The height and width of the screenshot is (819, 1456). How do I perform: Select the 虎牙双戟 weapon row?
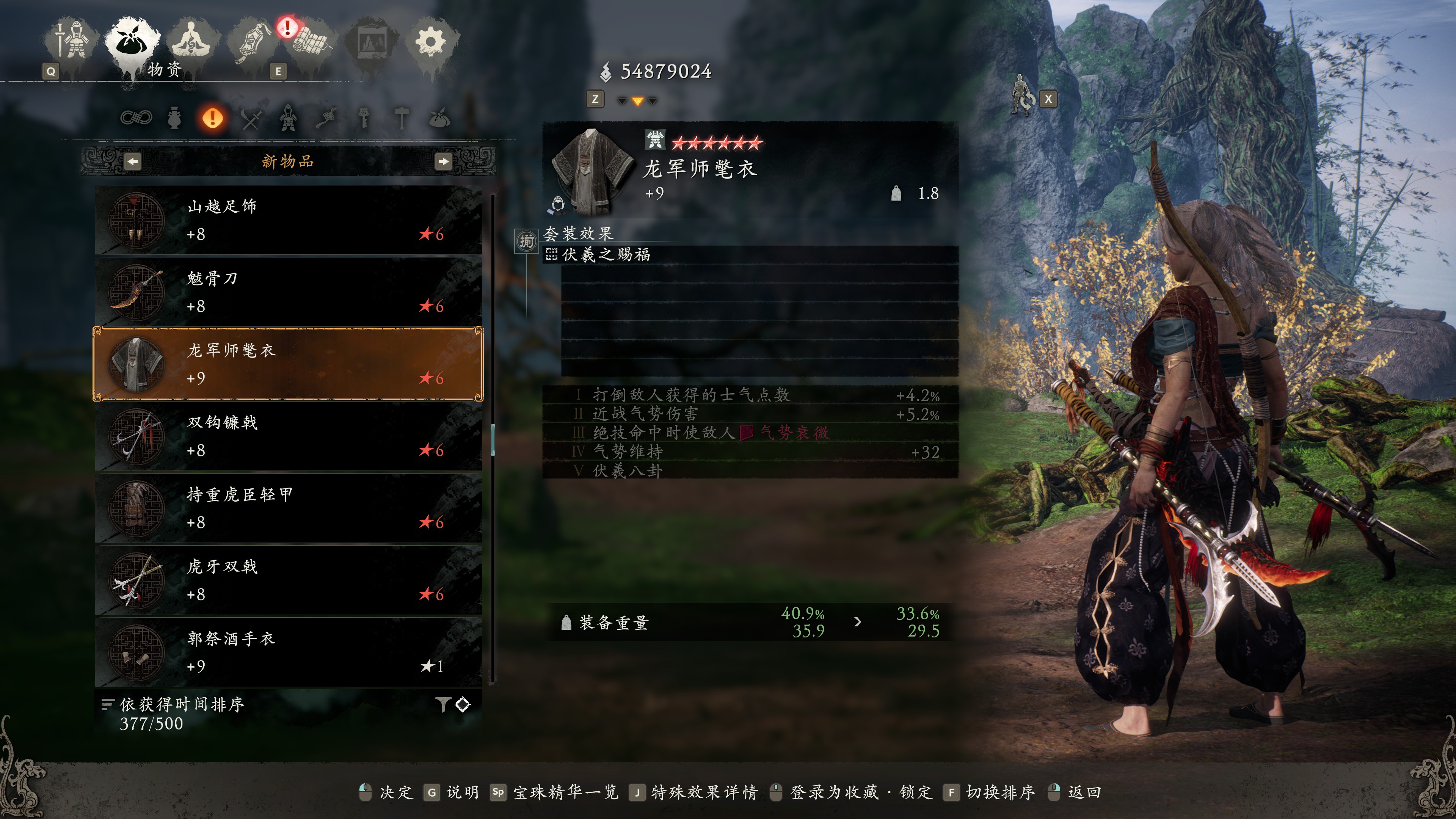pyautogui.click(x=288, y=580)
